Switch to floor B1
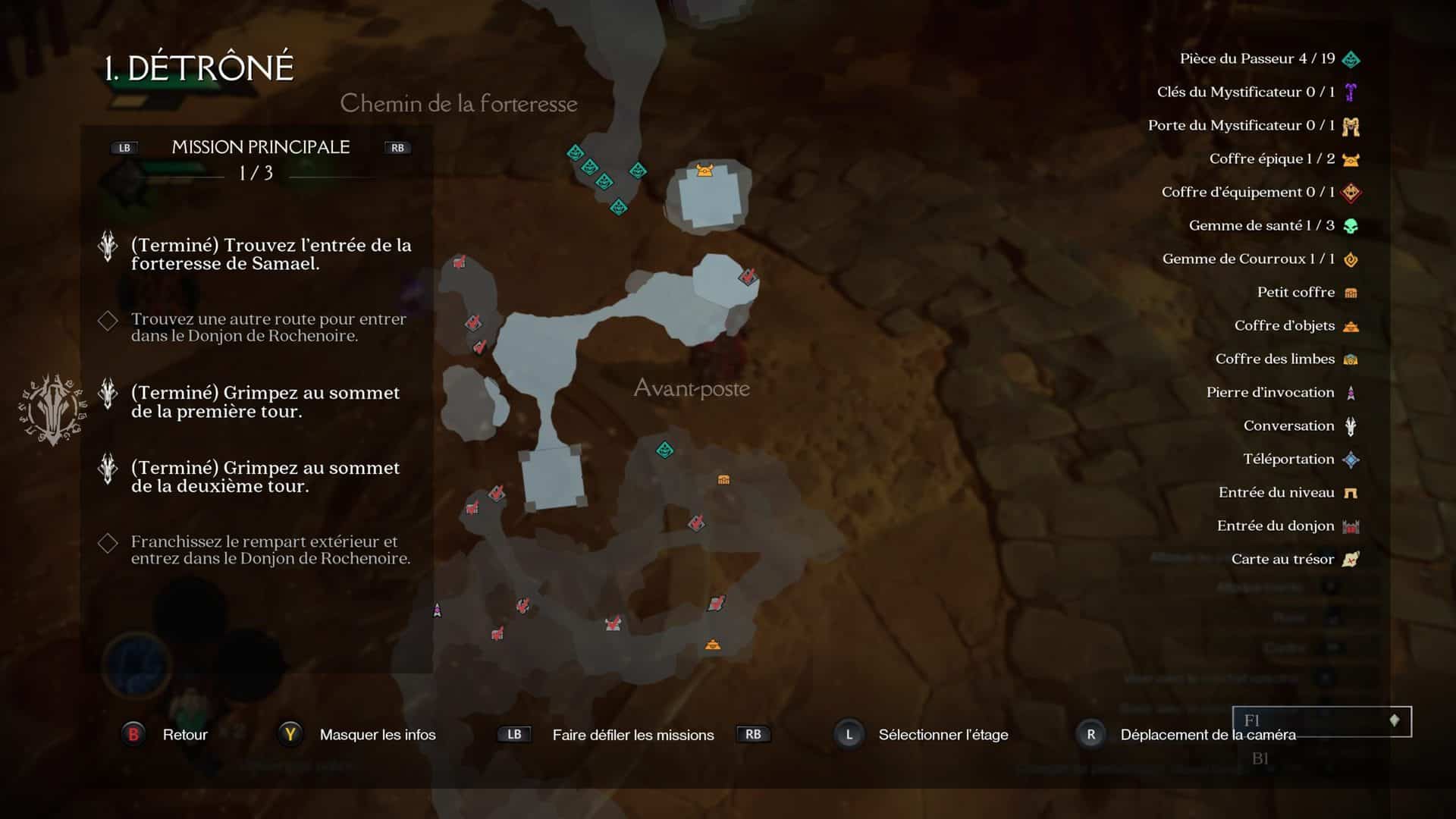 pyautogui.click(x=1260, y=758)
